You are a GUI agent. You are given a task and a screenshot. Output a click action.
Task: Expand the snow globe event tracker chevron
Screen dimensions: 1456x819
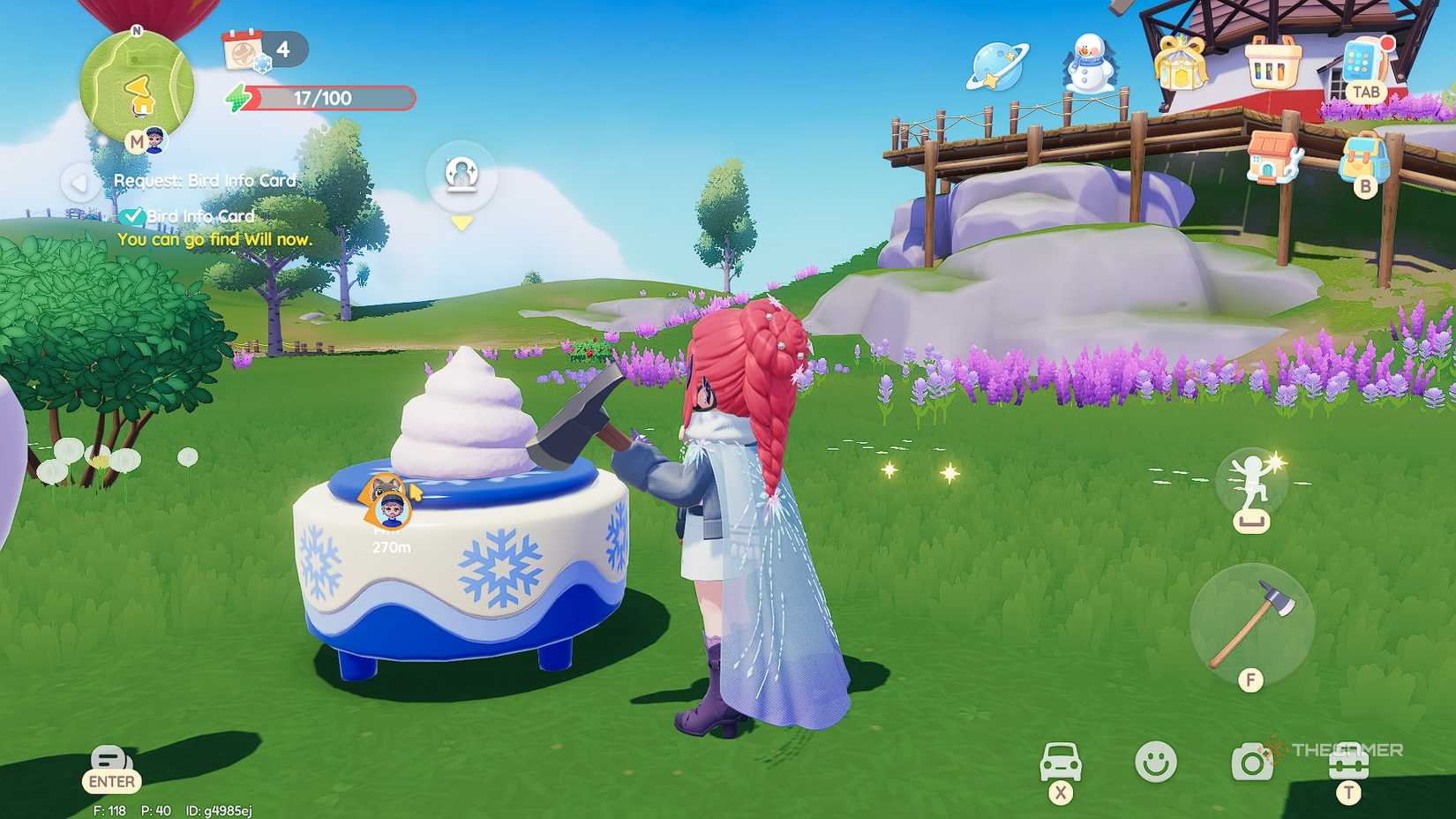click(x=462, y=222)
